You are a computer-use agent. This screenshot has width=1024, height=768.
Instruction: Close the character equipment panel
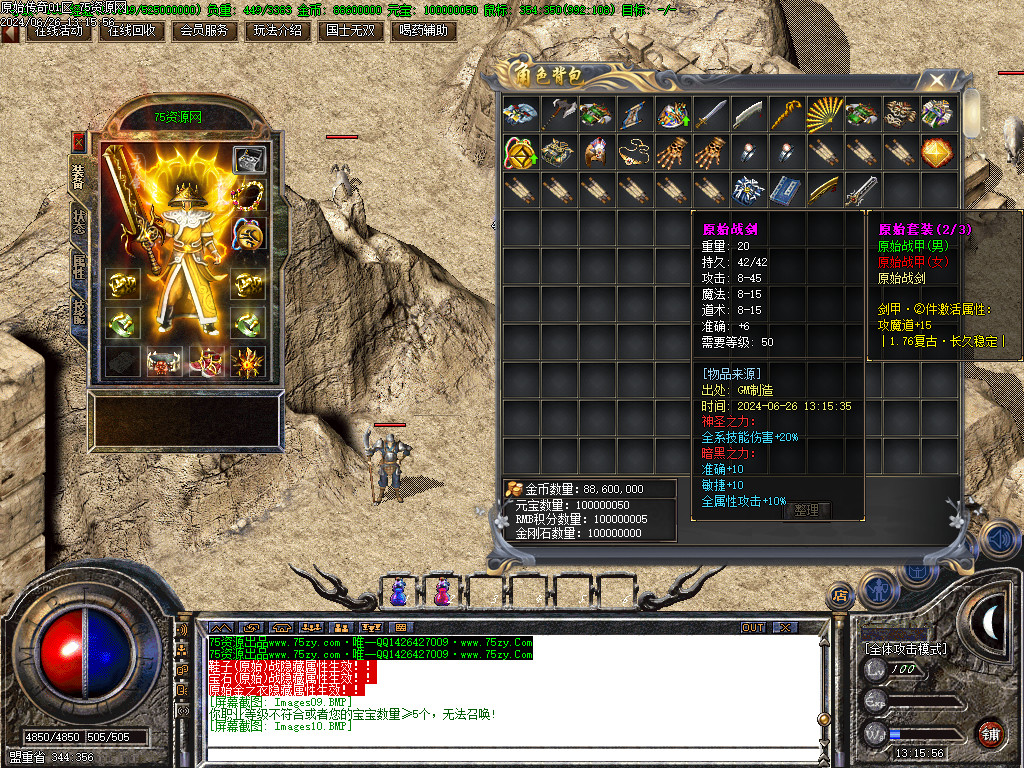coord(79,141)
